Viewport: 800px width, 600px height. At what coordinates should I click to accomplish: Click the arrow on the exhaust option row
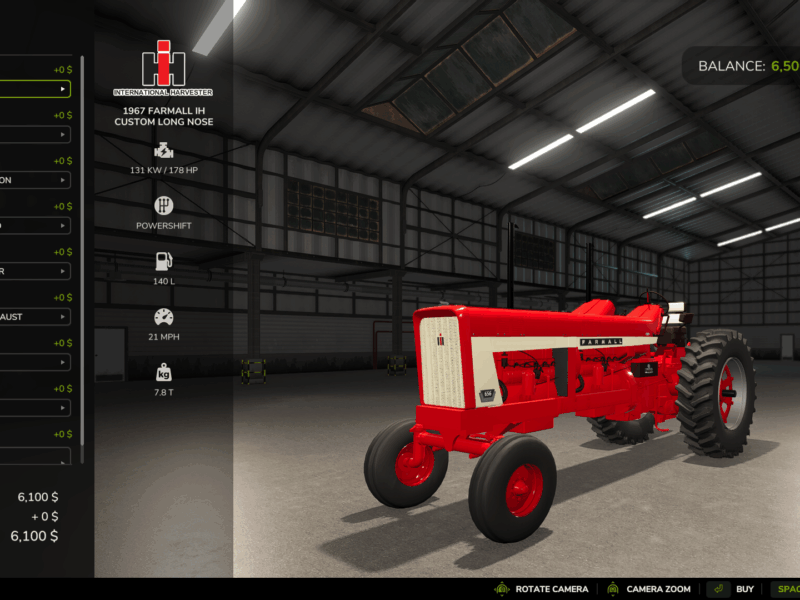(x=63, y=317)
